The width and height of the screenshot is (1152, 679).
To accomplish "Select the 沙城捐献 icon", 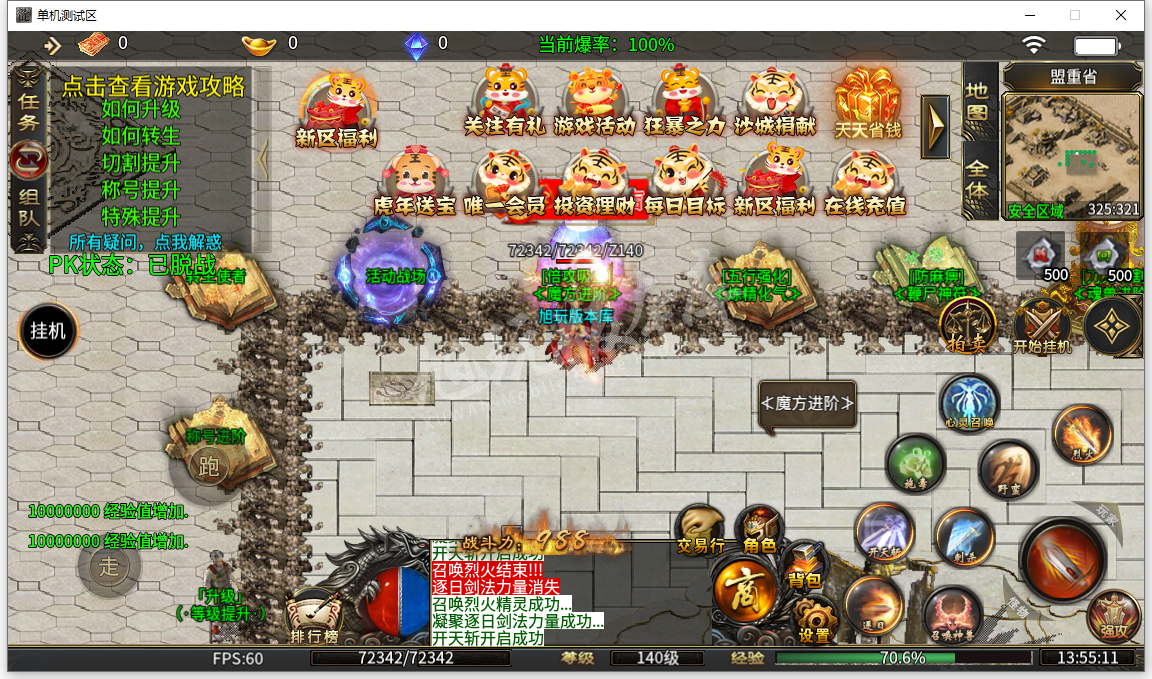I will [x=775, y=100].
